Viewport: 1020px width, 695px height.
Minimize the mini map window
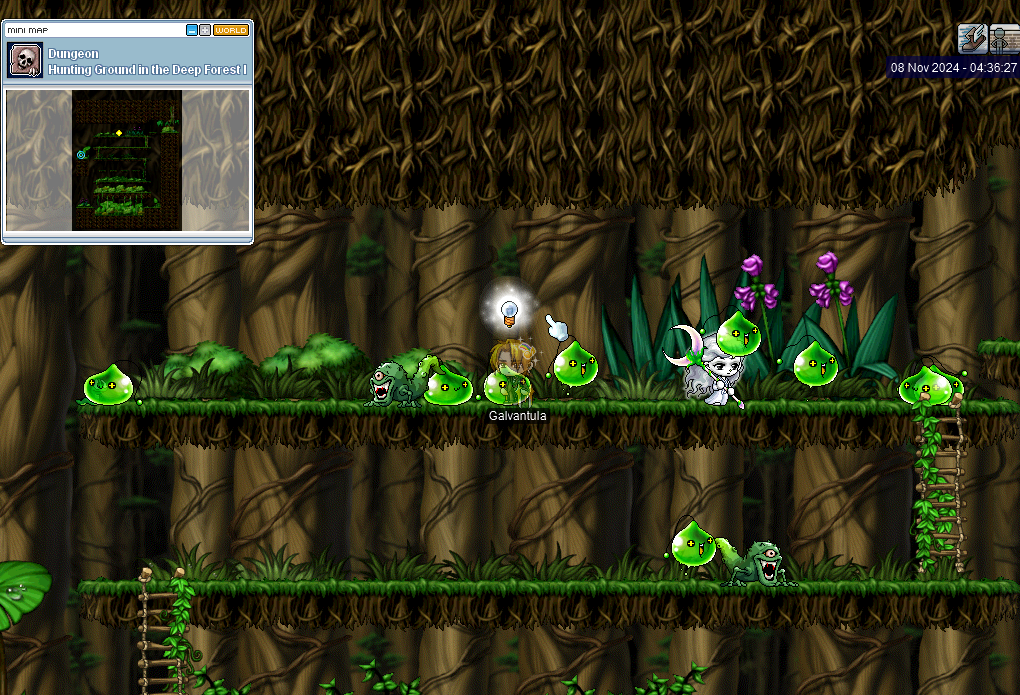(192, 30)
